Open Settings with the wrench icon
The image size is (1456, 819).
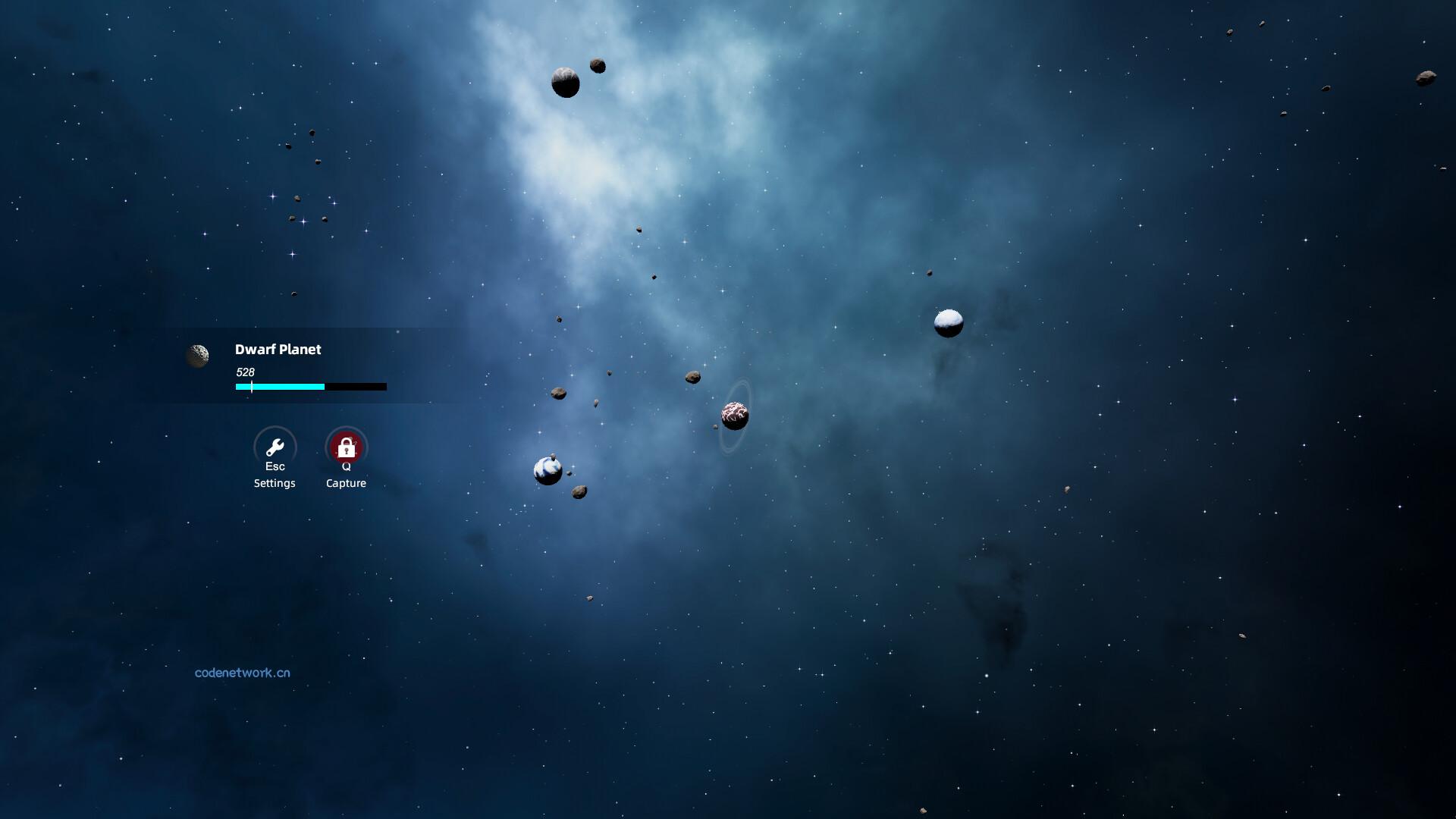coord(275,447)
